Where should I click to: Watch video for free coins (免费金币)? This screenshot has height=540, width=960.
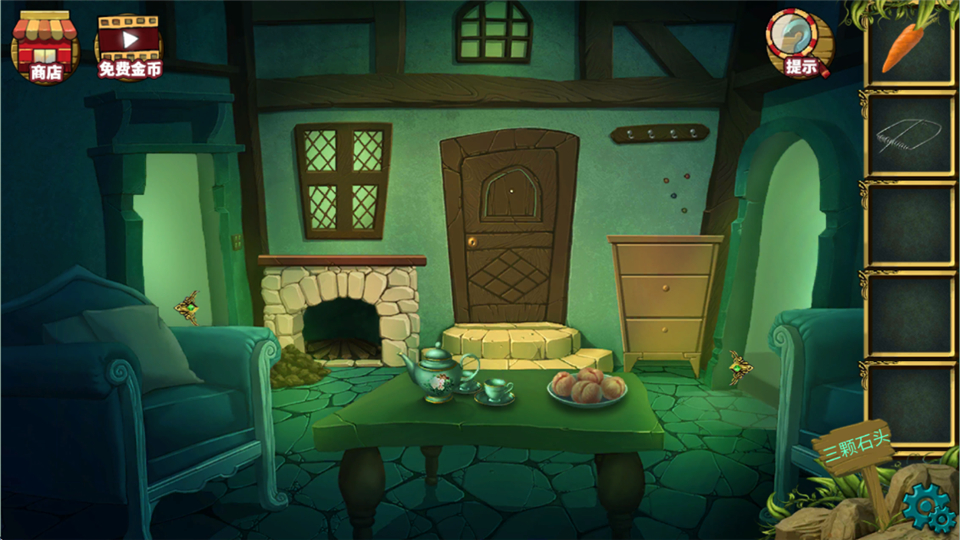click(x=129, y=46)
